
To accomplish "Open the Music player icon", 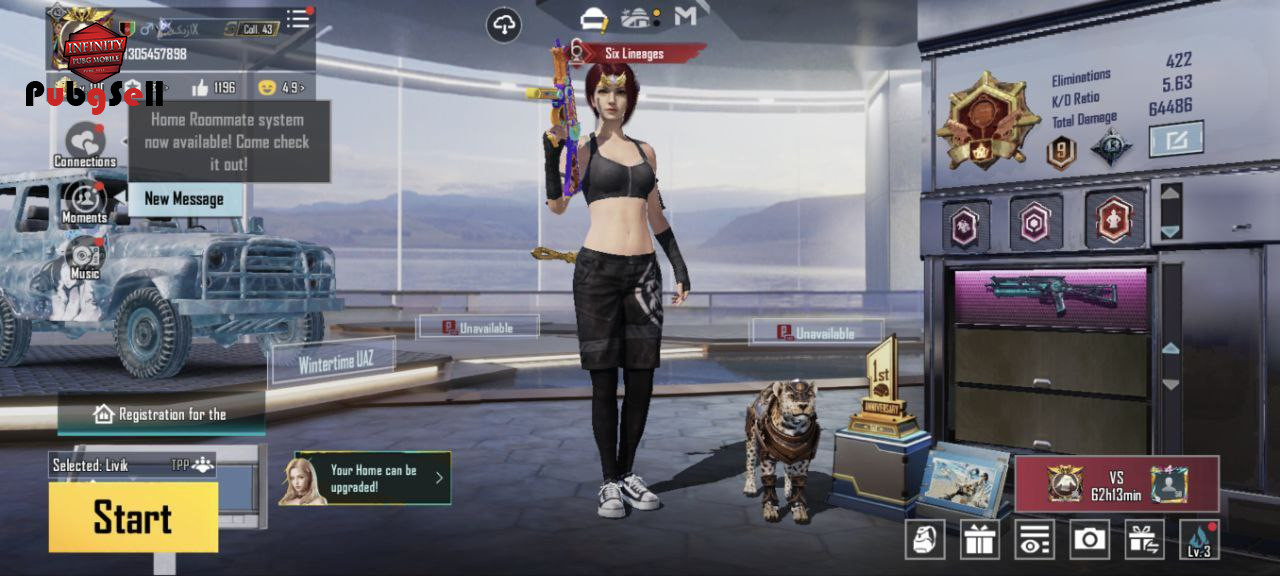I will point(85,257).
